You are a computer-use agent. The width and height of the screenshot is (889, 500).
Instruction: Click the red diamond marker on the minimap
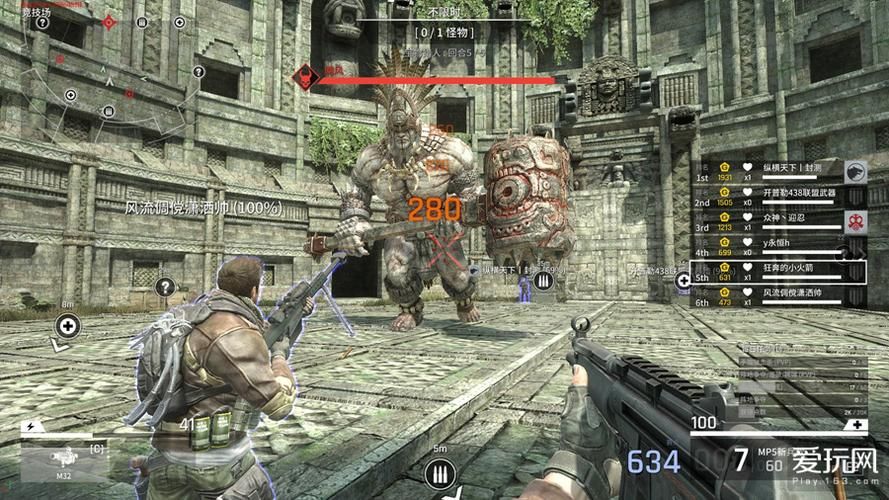pos(108,22)
